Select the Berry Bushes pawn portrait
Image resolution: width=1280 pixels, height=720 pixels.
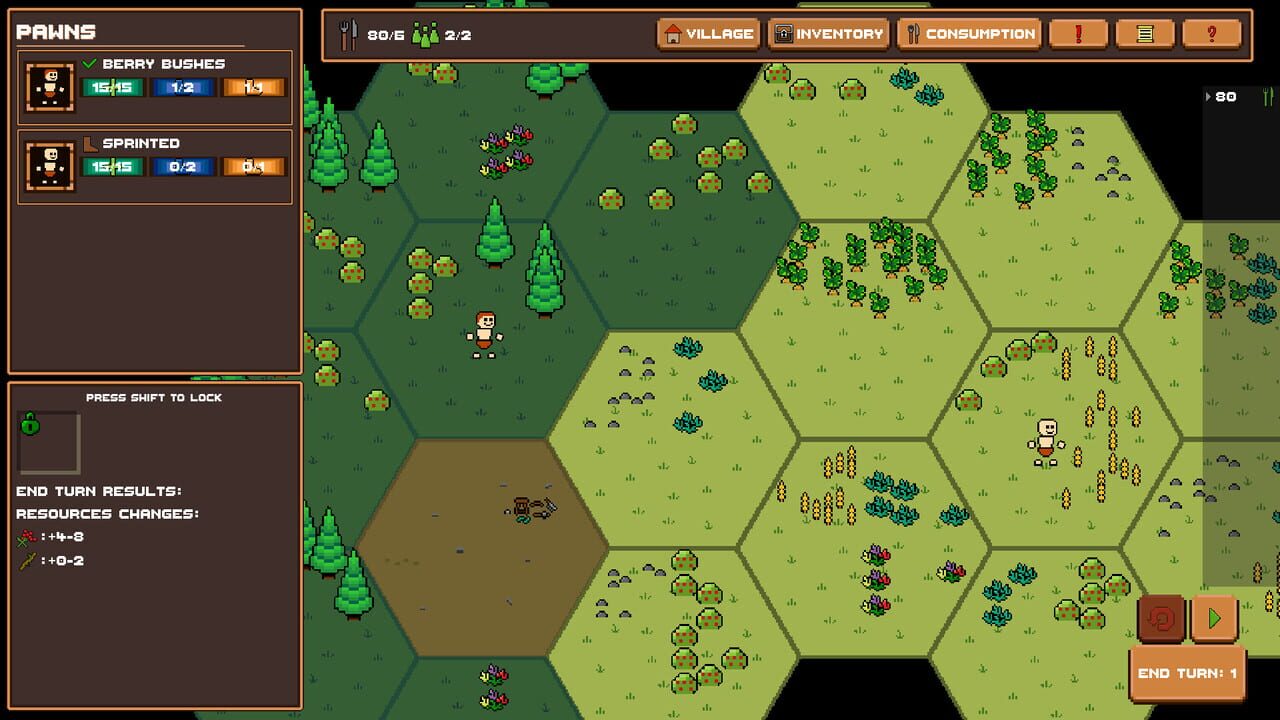click(x=49, y=87)
